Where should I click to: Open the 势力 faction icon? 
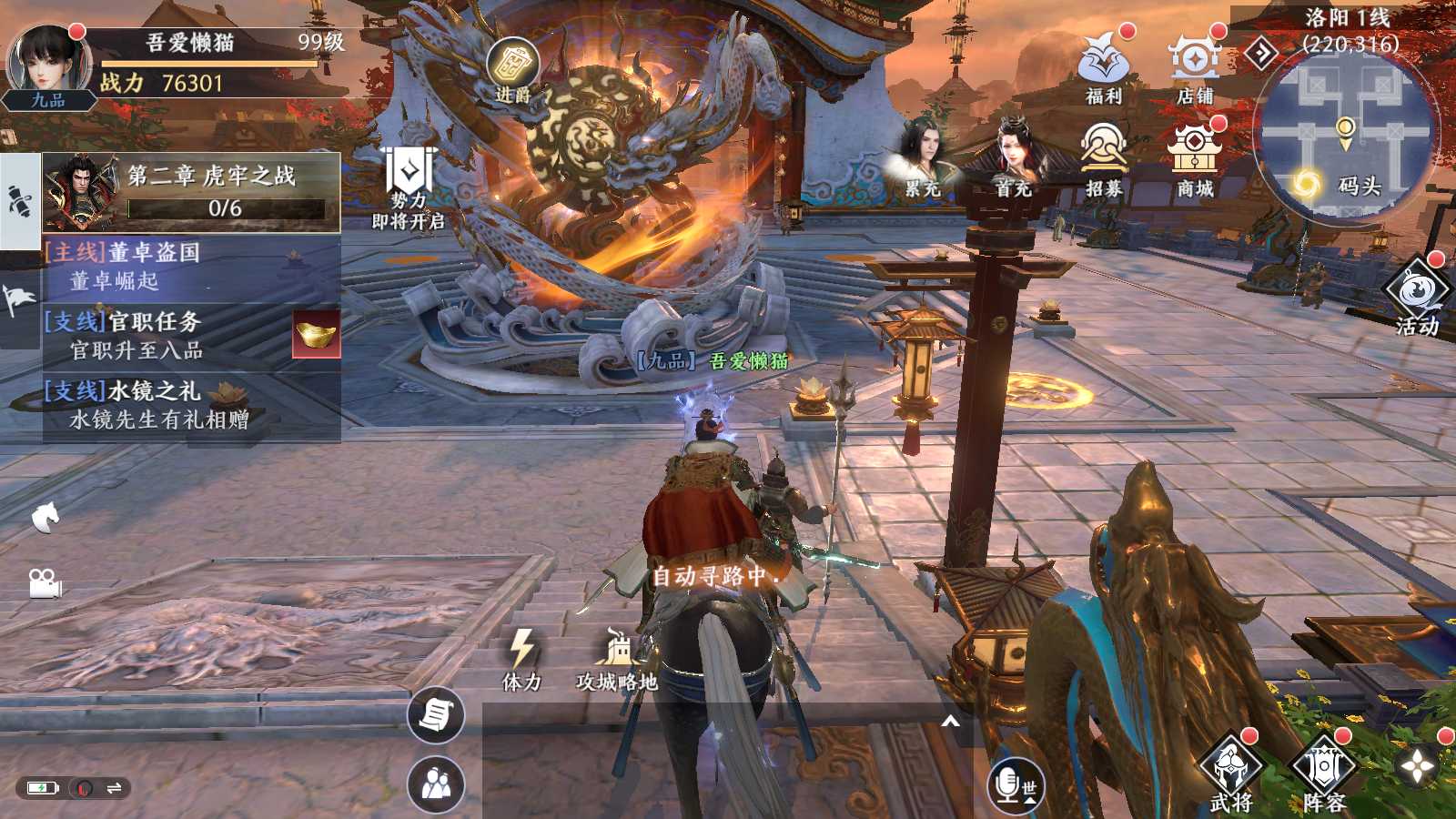click(x=409, y=187)
